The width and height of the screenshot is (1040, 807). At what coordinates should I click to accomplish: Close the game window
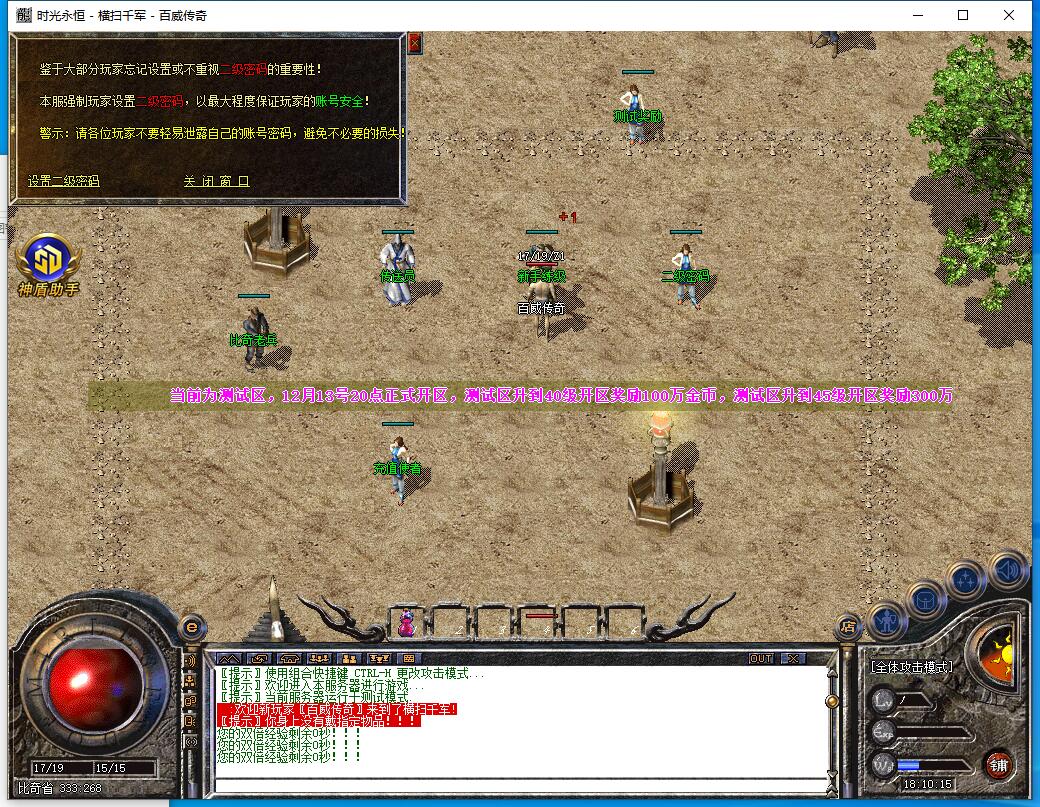point(1010,15)
